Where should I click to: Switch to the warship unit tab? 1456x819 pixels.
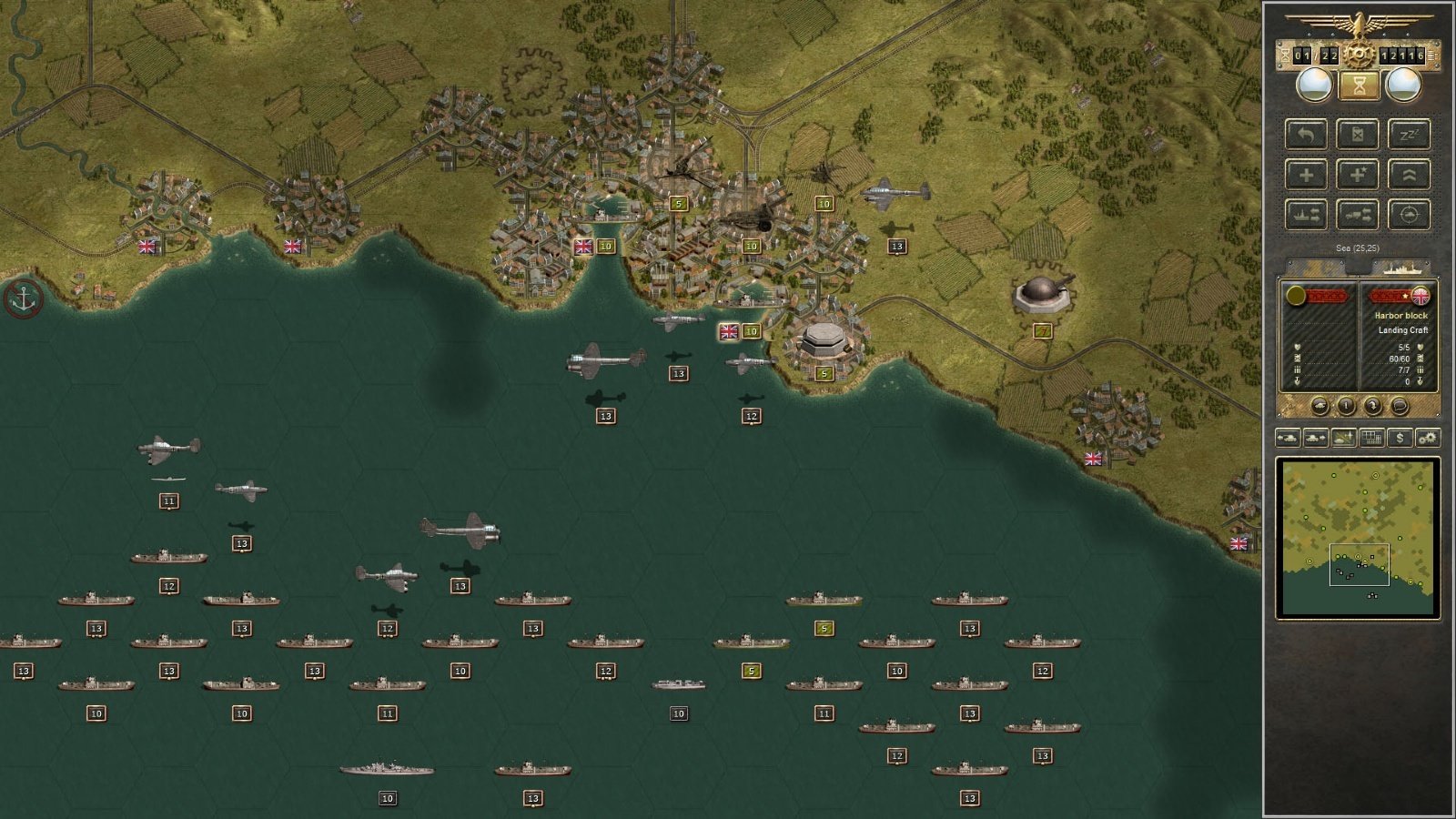click(1400, 268)
